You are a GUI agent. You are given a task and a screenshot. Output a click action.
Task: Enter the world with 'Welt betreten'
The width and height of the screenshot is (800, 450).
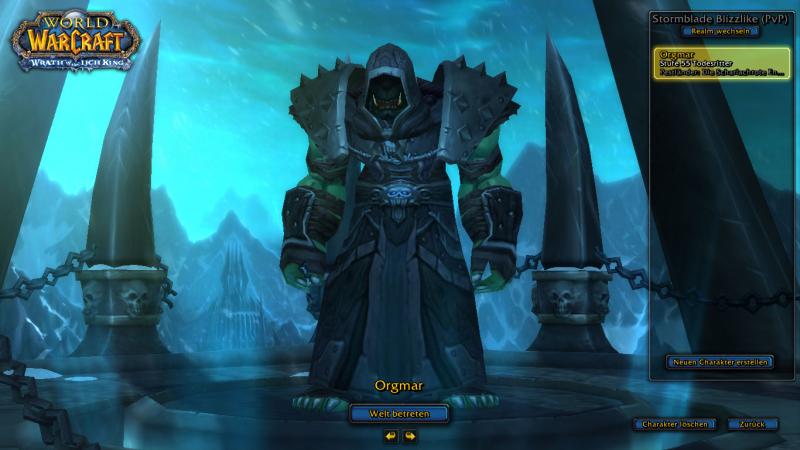tap(399, 413)
